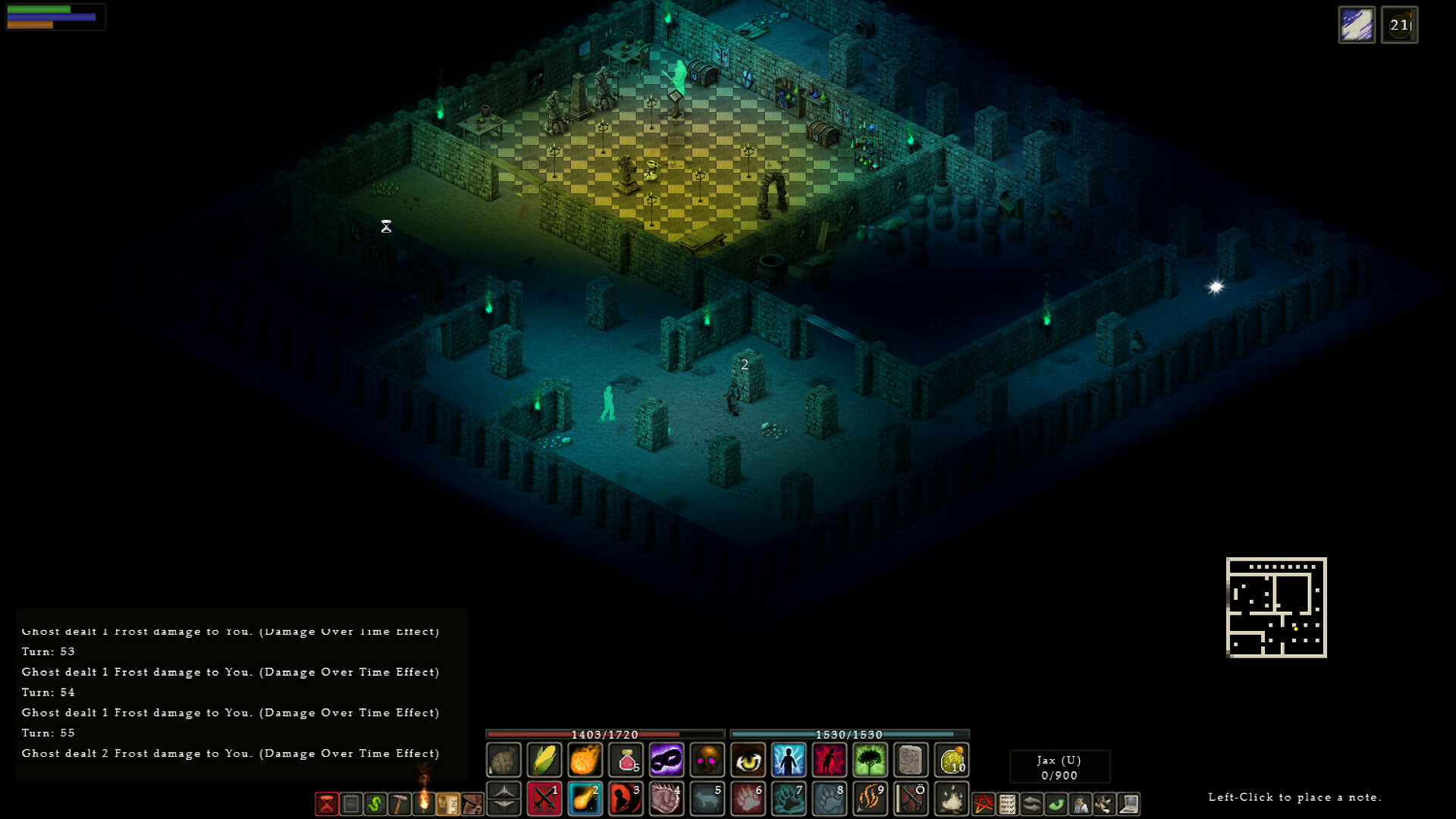Click the swap arrows weapon-set switcher

(1031, 804)
